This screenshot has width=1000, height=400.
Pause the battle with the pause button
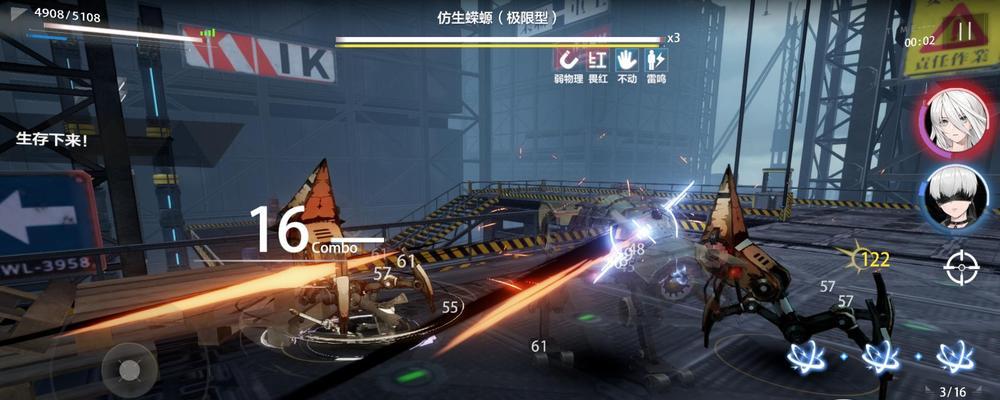965,31
